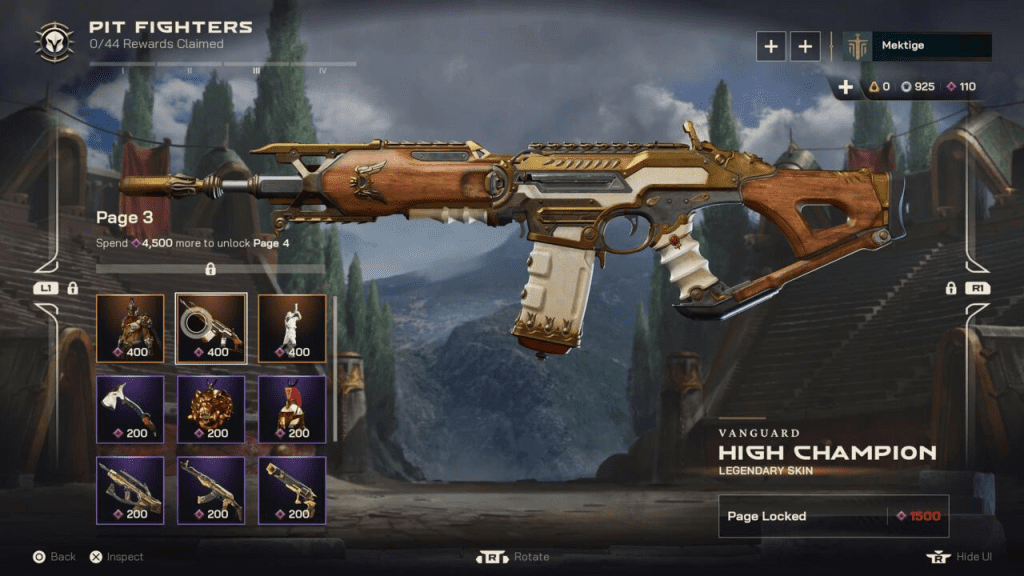The width and height of the screenshot is (1024, 576).
Task: Select the High Champion weapon skin tile
Action: click(211, 327)
